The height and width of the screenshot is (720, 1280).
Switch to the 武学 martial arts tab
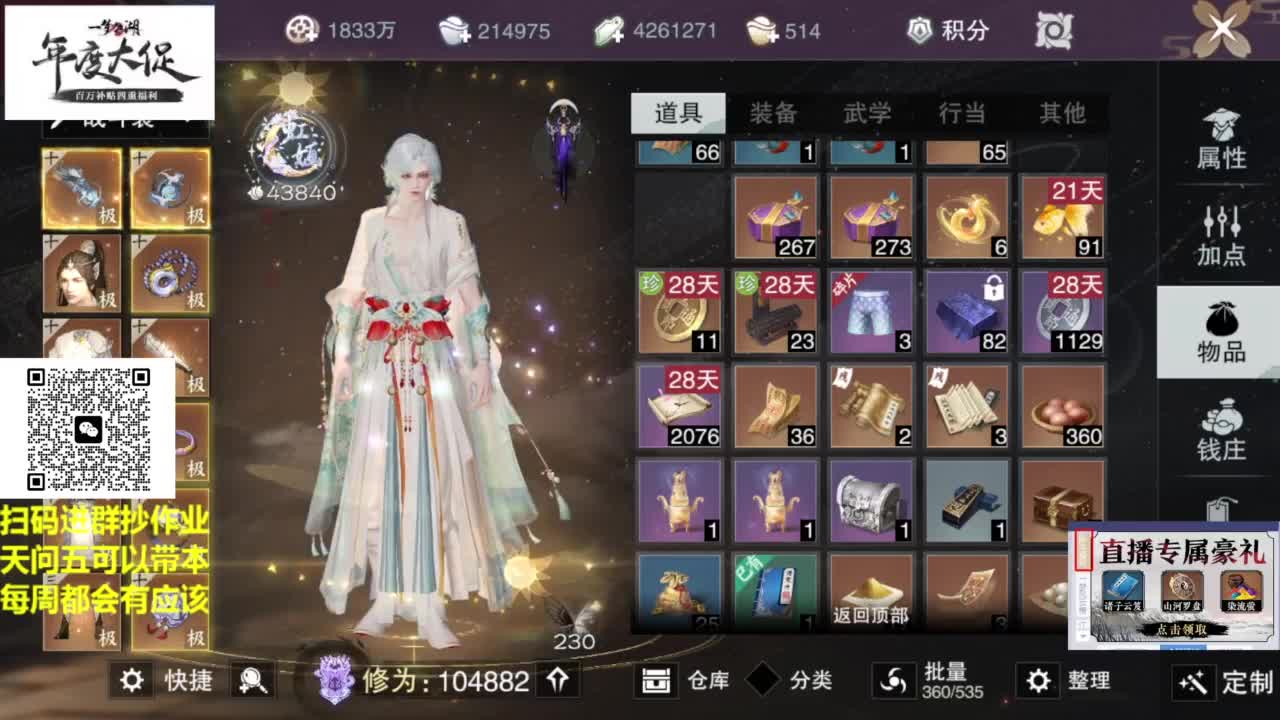coord(870,115)
